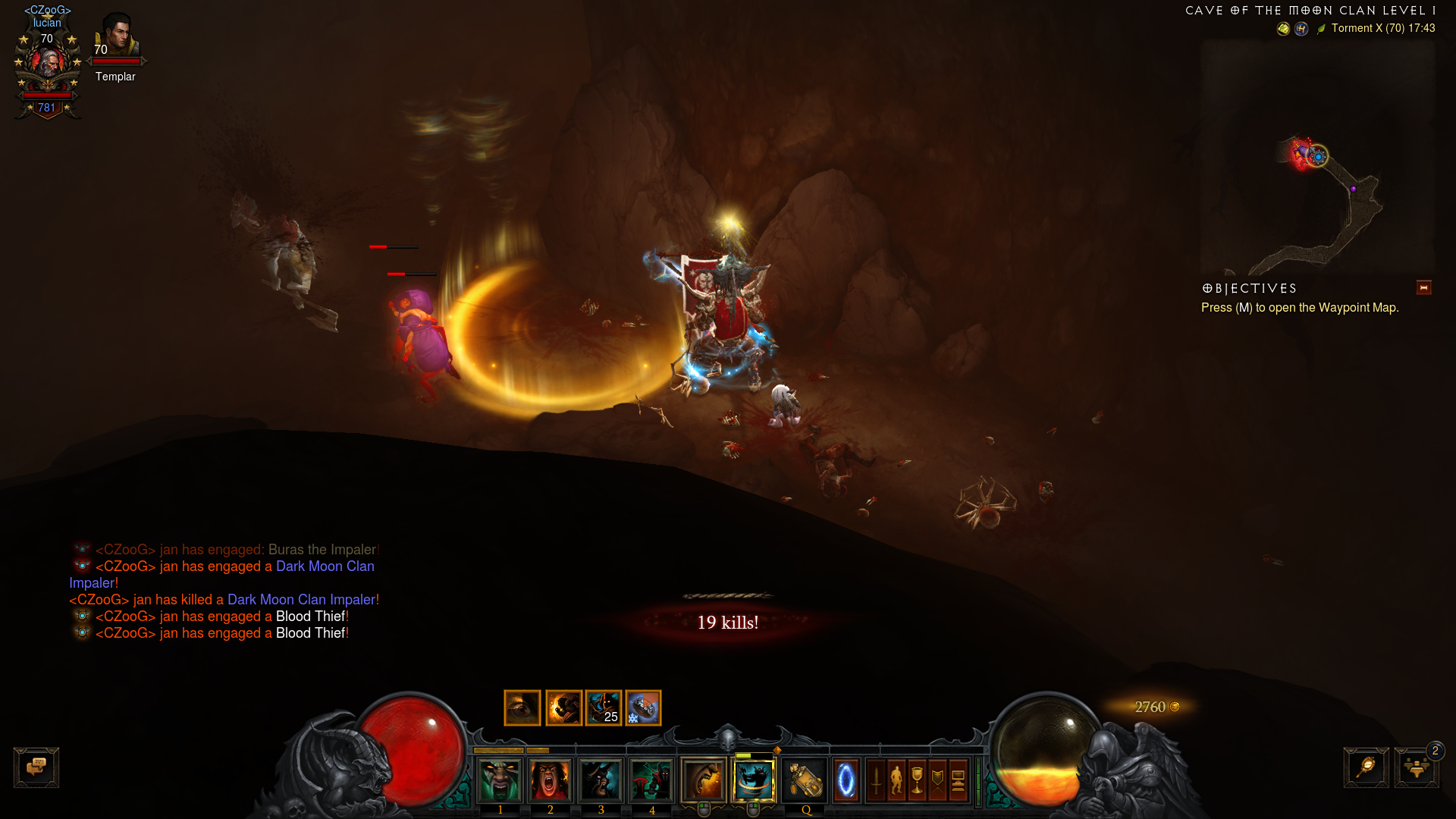The height and width of the screenshot is (819, 1456).
Task: Click lucian's barbarian player portrait
Action: pyautogui.click(x=47, y=64)
